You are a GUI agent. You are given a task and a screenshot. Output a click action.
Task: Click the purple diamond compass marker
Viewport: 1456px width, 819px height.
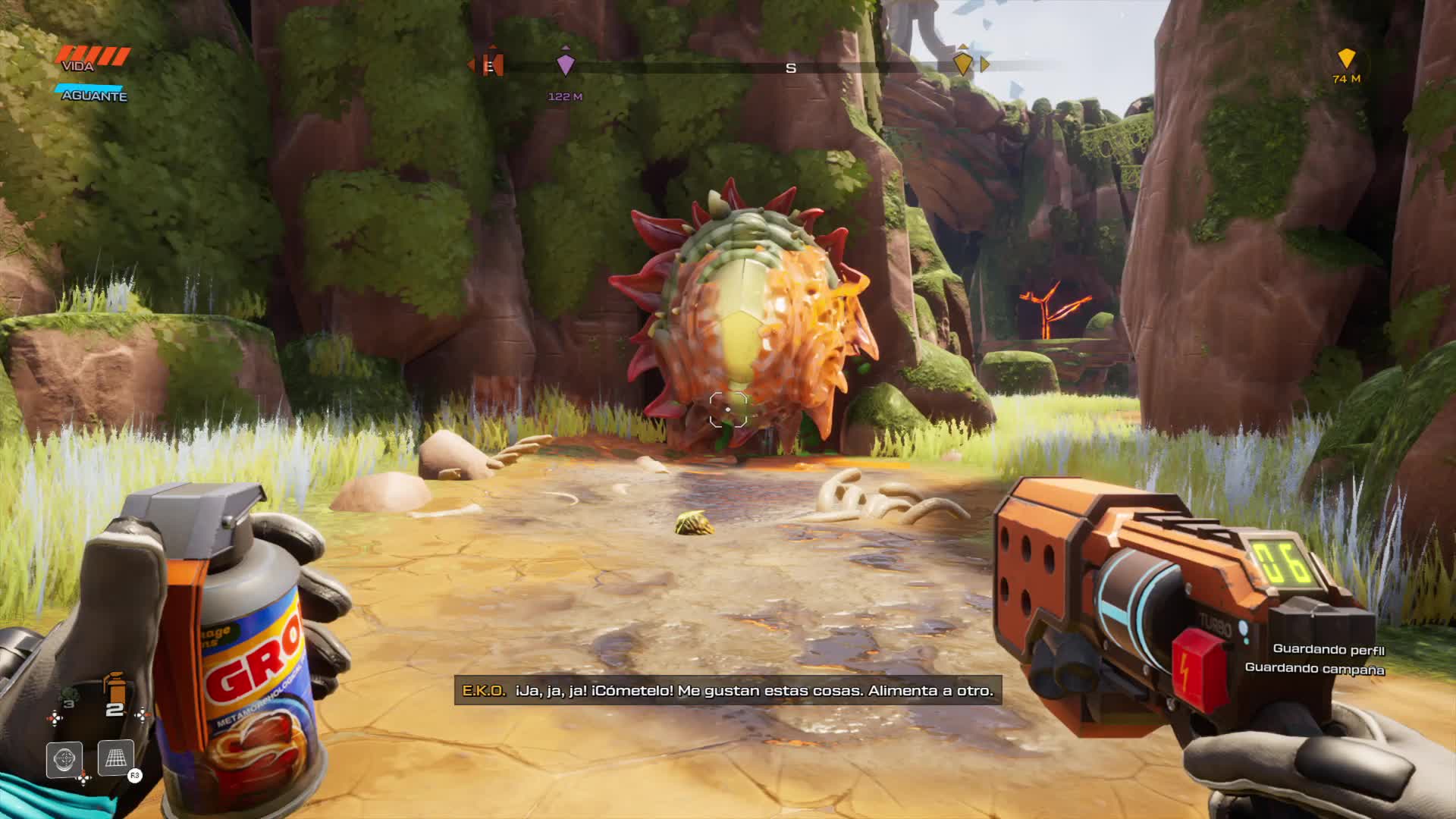[565, 64]
